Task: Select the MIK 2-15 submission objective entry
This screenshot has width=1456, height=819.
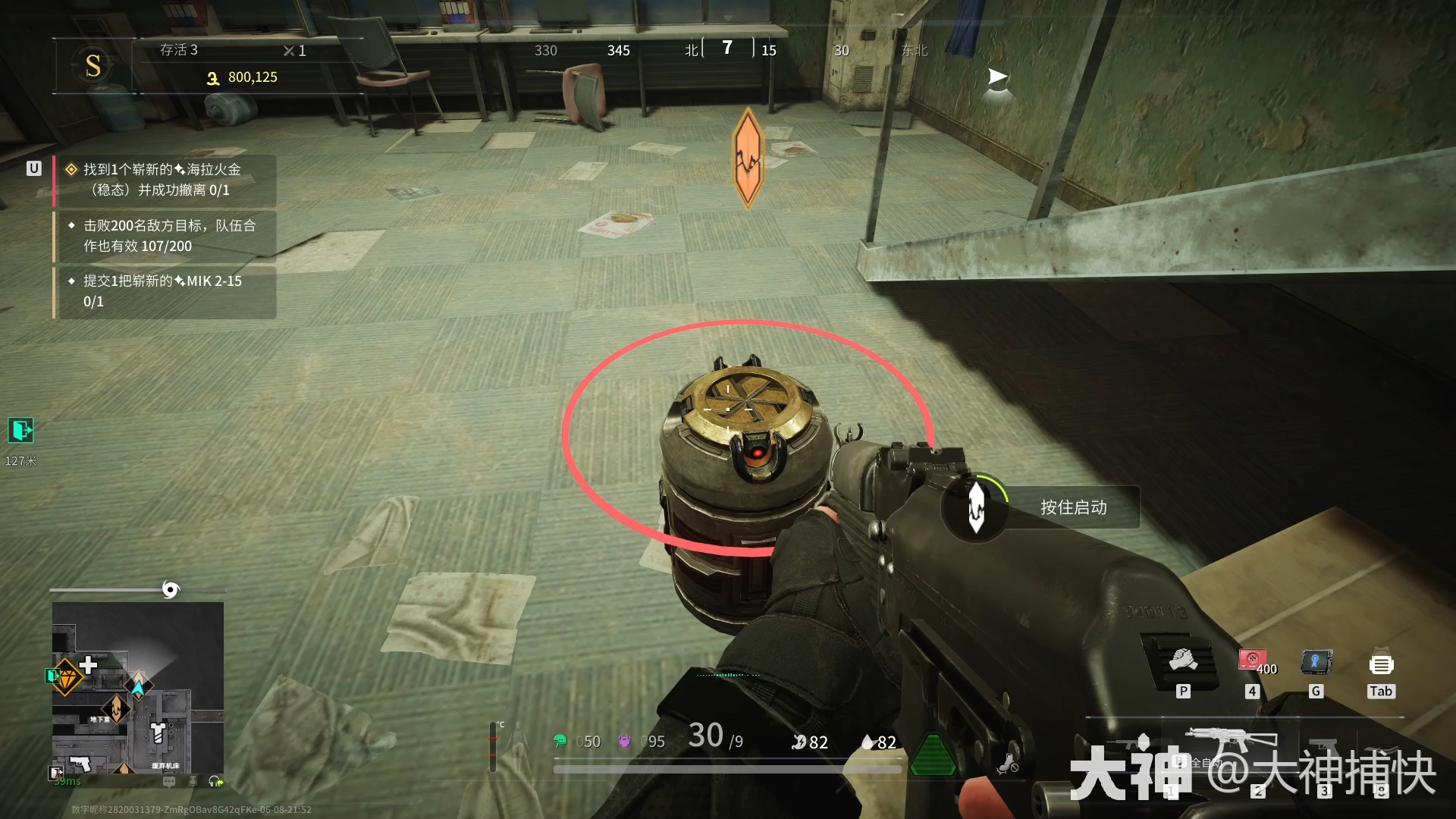Action: coord(165,291)
